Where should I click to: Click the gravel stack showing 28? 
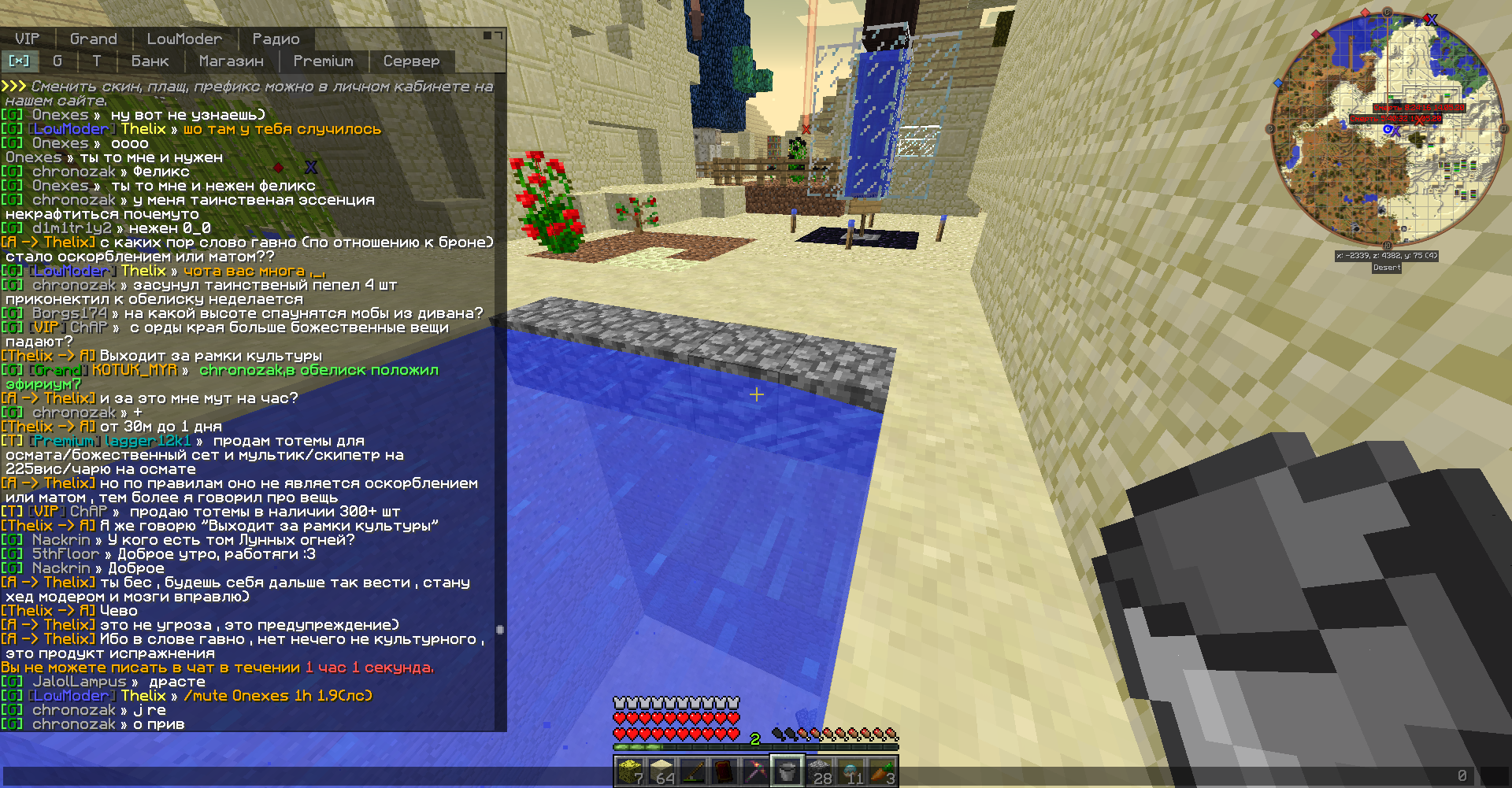819,771
